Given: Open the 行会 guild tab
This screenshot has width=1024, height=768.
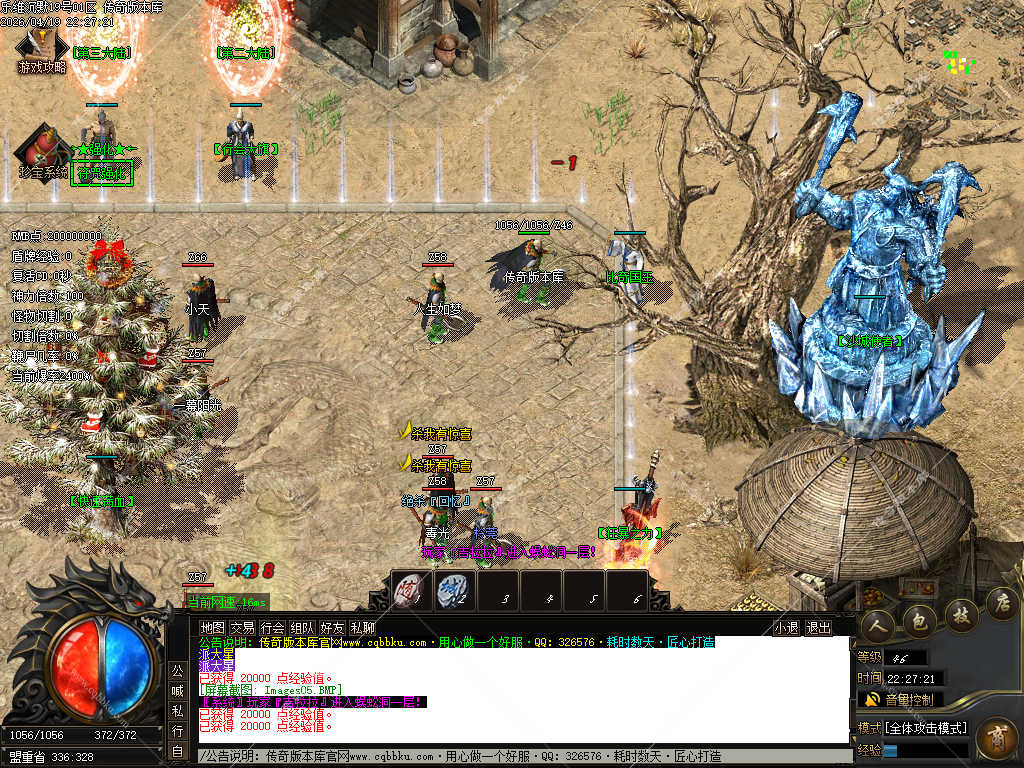Looking at the screenshot, I should pyautogui.click(x=272, y=628).
